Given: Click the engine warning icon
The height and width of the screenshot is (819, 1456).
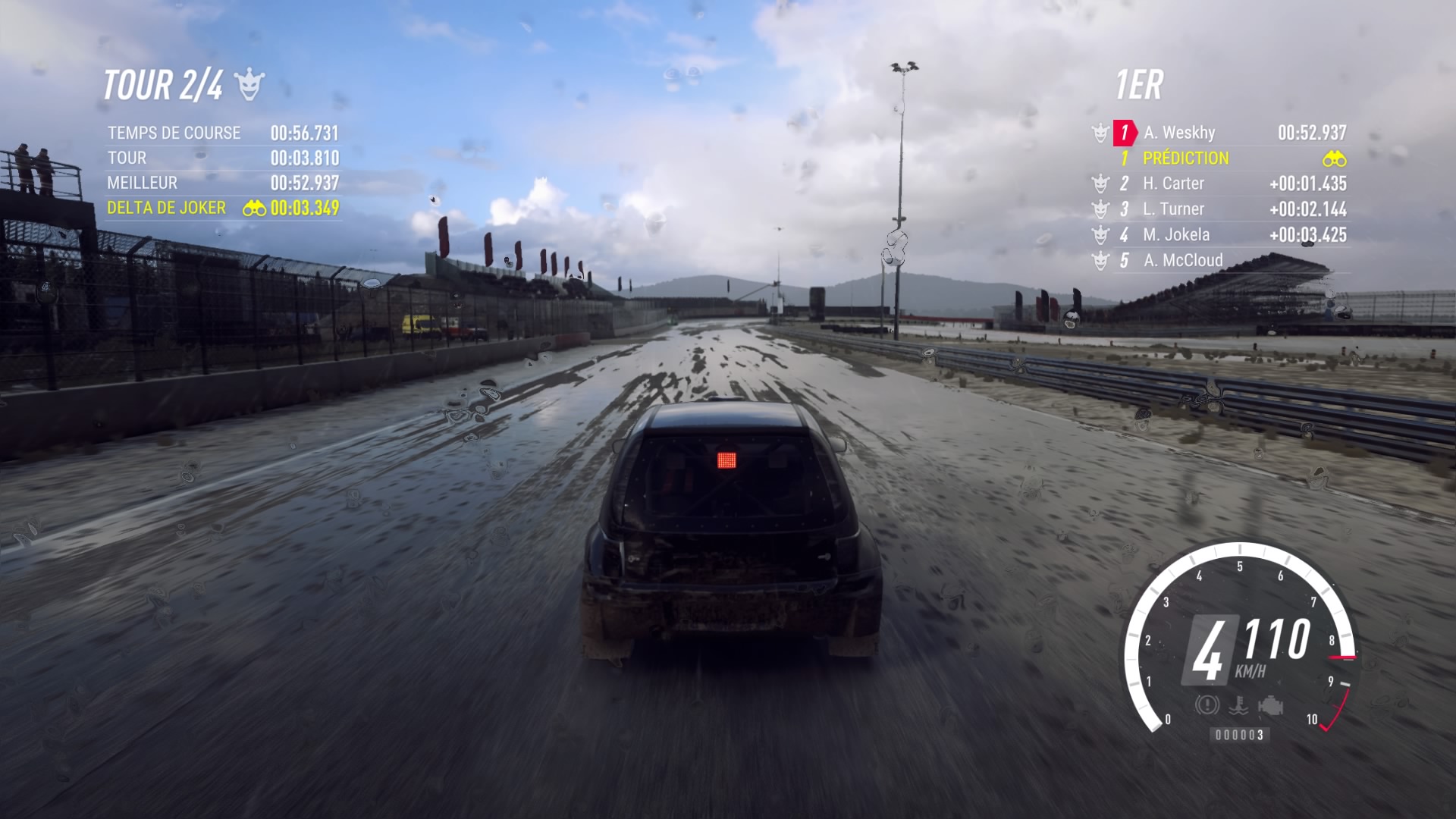Looking at the screenshot, I should (1269, 707).
